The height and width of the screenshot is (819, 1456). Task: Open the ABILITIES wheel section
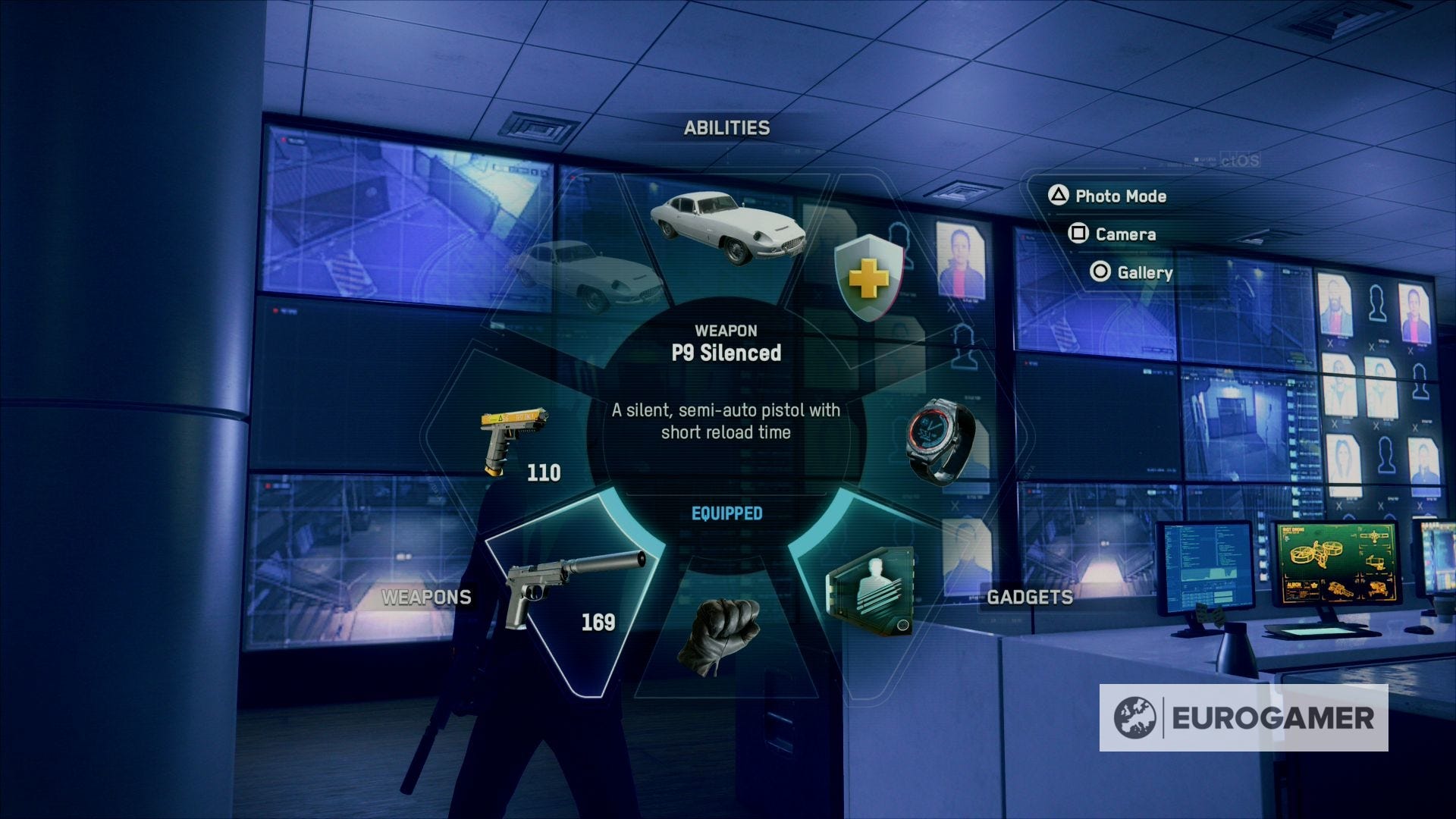tap(726, 127)
